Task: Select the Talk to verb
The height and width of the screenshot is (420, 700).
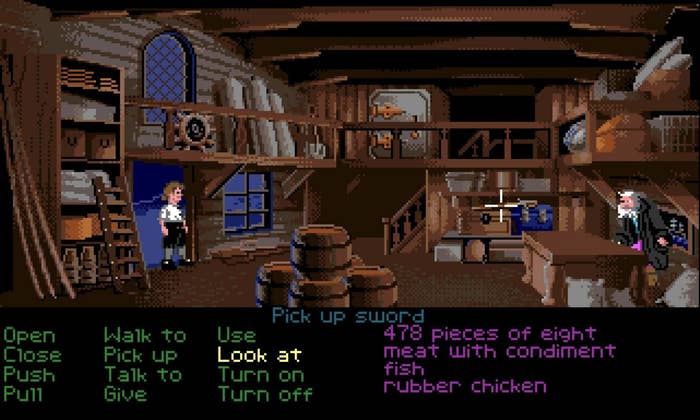Action: 143,374
